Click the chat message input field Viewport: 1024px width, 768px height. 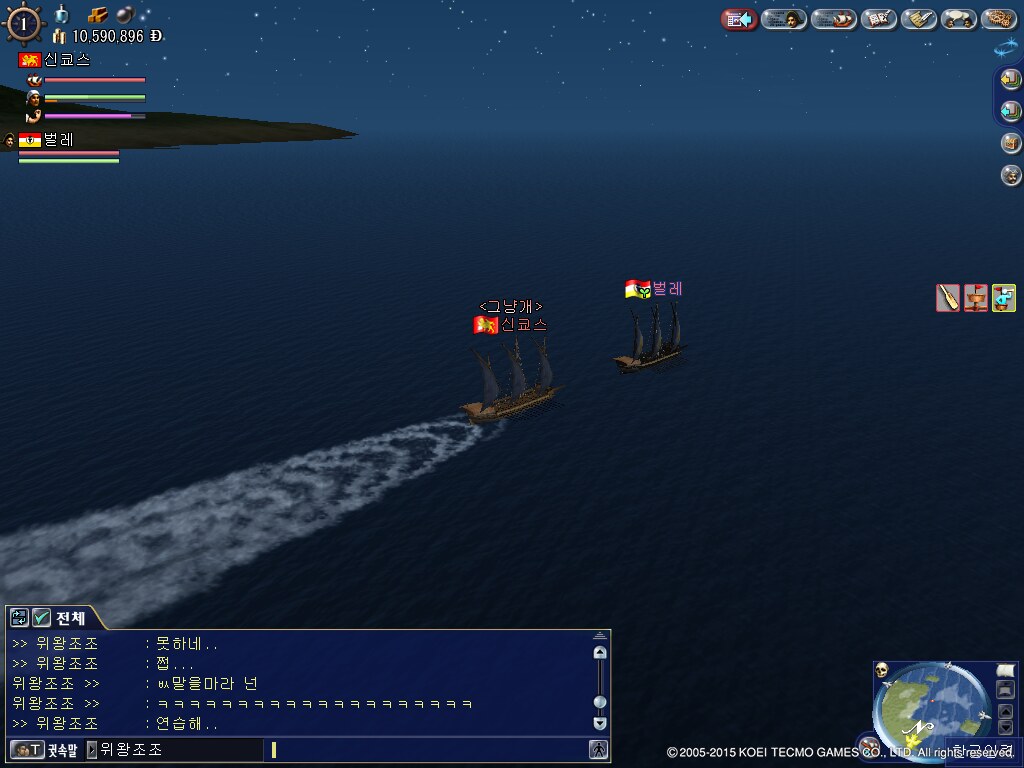point(430,749)
